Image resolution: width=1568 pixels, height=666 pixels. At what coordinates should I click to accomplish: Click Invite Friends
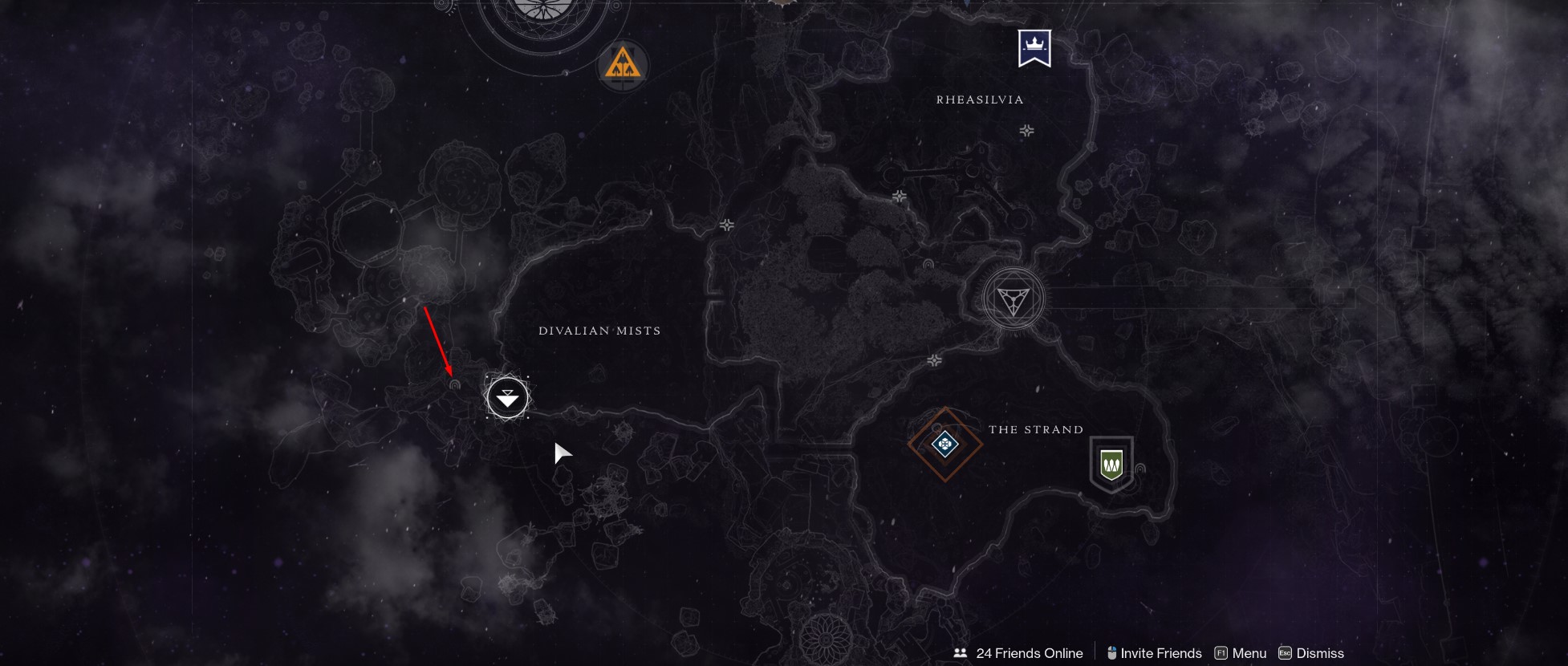(1161, 653)
